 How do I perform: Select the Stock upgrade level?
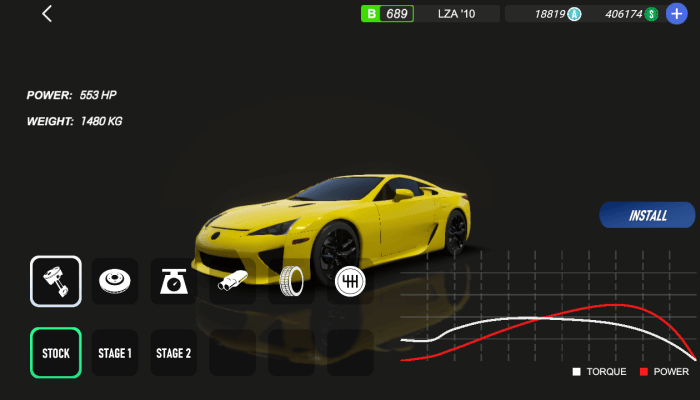point(56,353)
